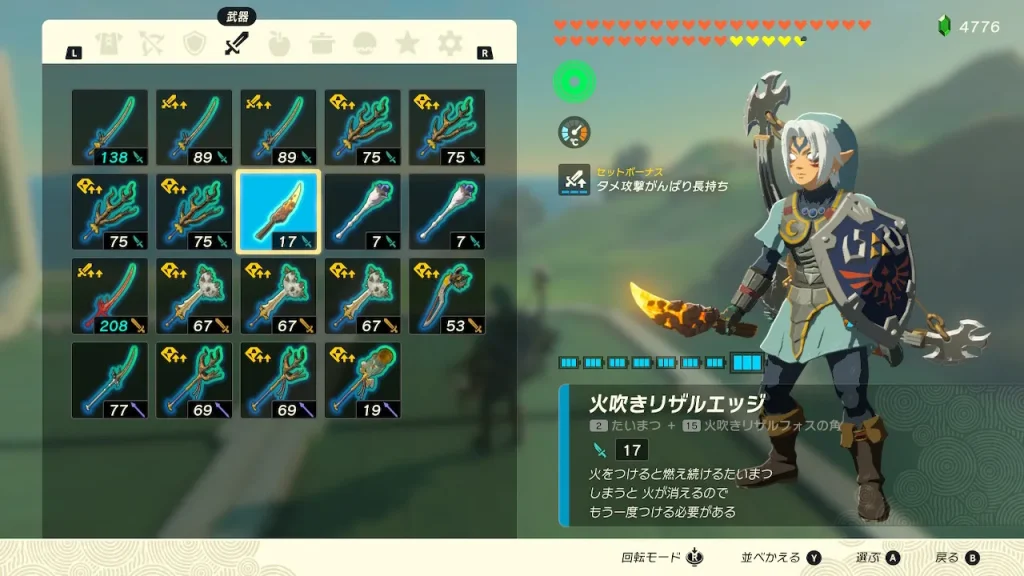Pick the curved weapon with 53 attack
This screenshot has width=1024, height=576.
tap(447, 296)
